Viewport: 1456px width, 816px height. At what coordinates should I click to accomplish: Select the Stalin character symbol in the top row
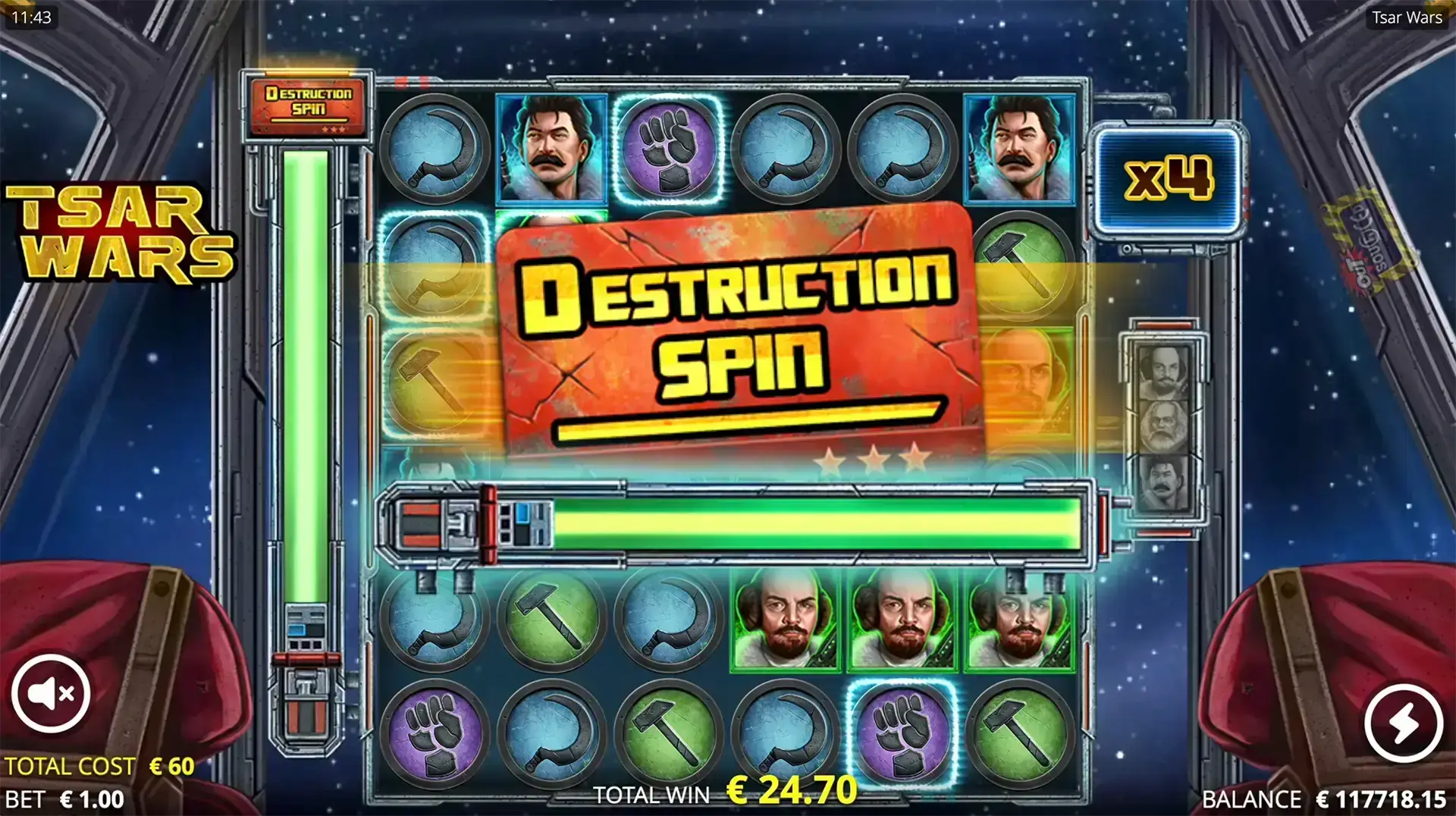pyautogui.click(x=551, y=150)
